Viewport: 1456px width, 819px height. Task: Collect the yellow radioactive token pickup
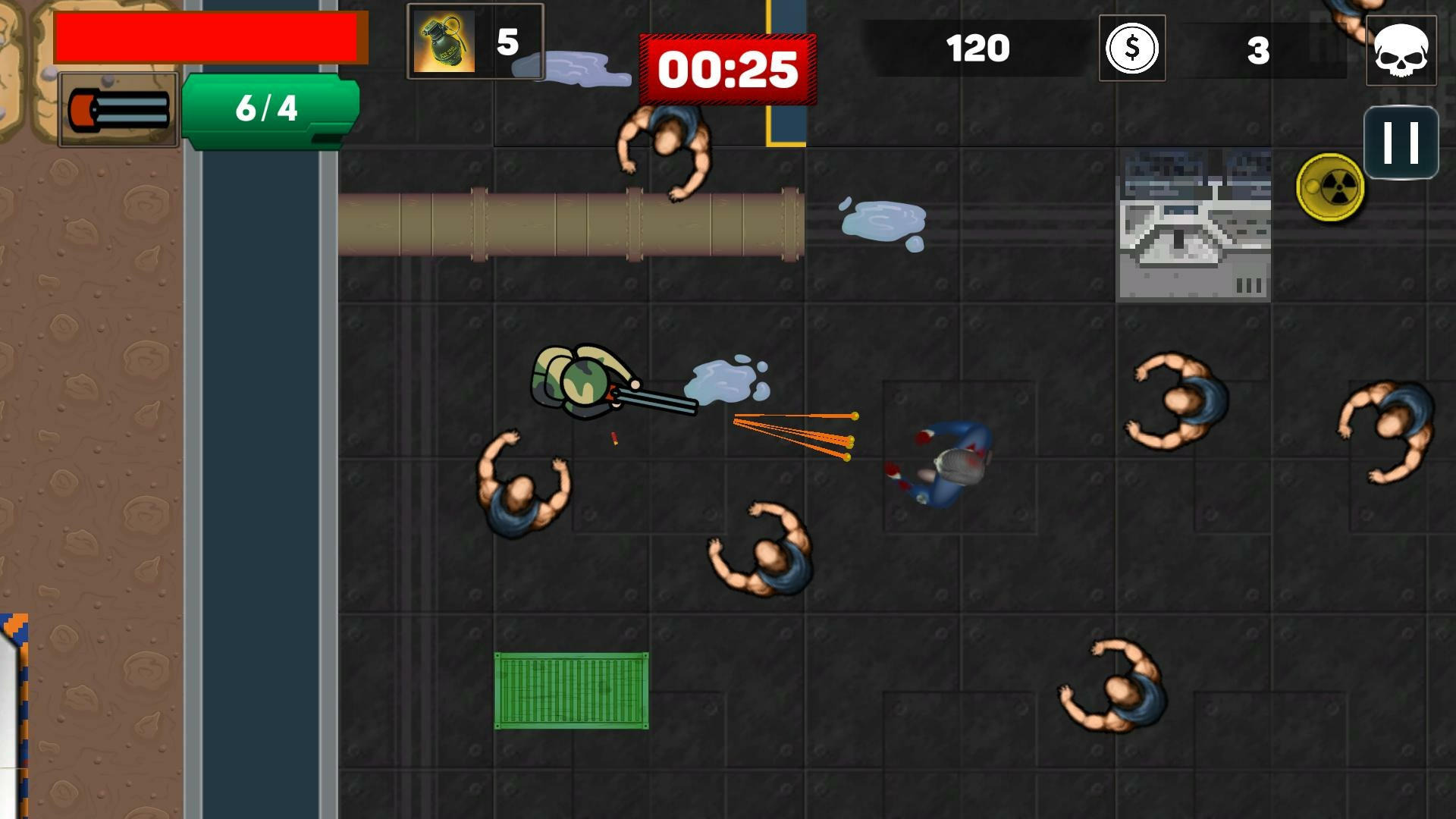tap(1329, 189)
